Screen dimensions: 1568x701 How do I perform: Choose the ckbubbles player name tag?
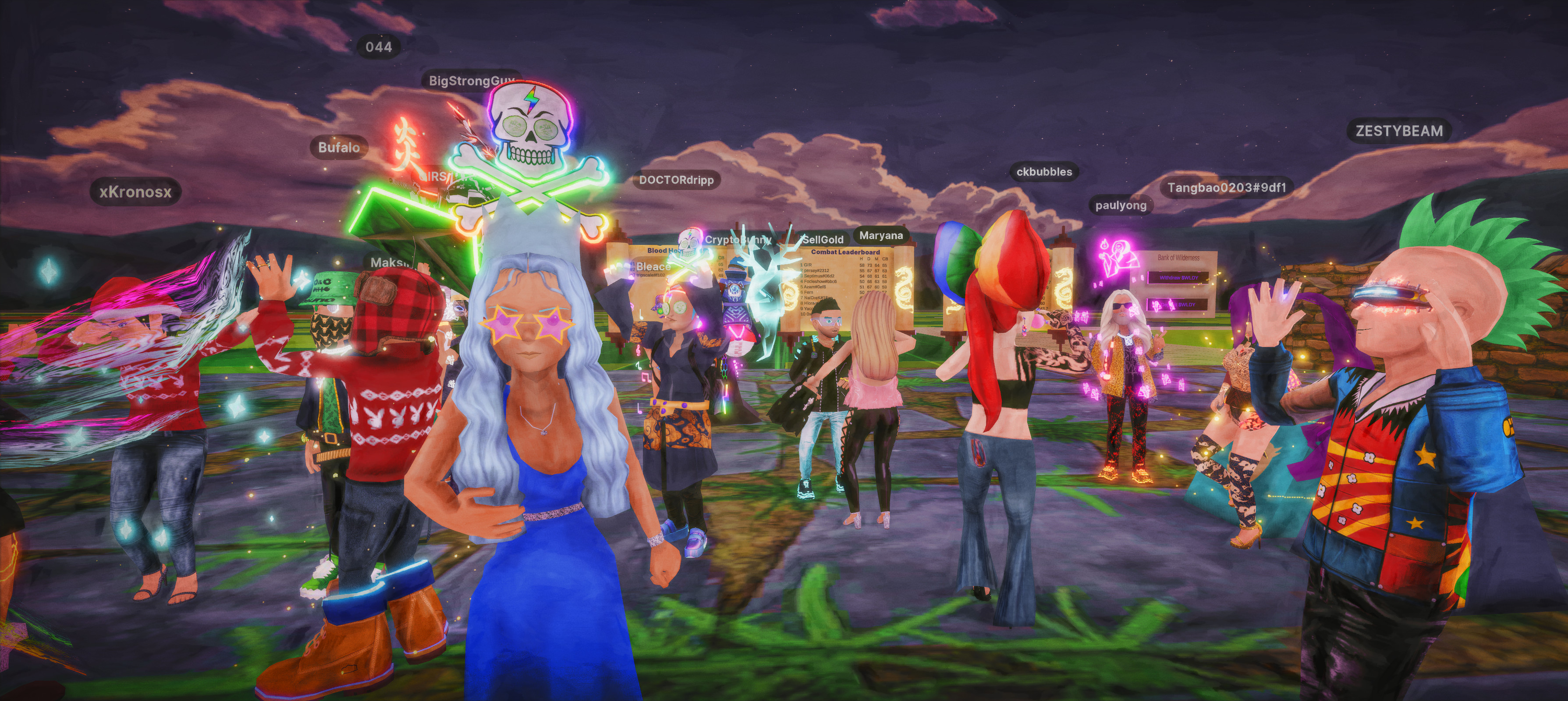(1044, 172)
